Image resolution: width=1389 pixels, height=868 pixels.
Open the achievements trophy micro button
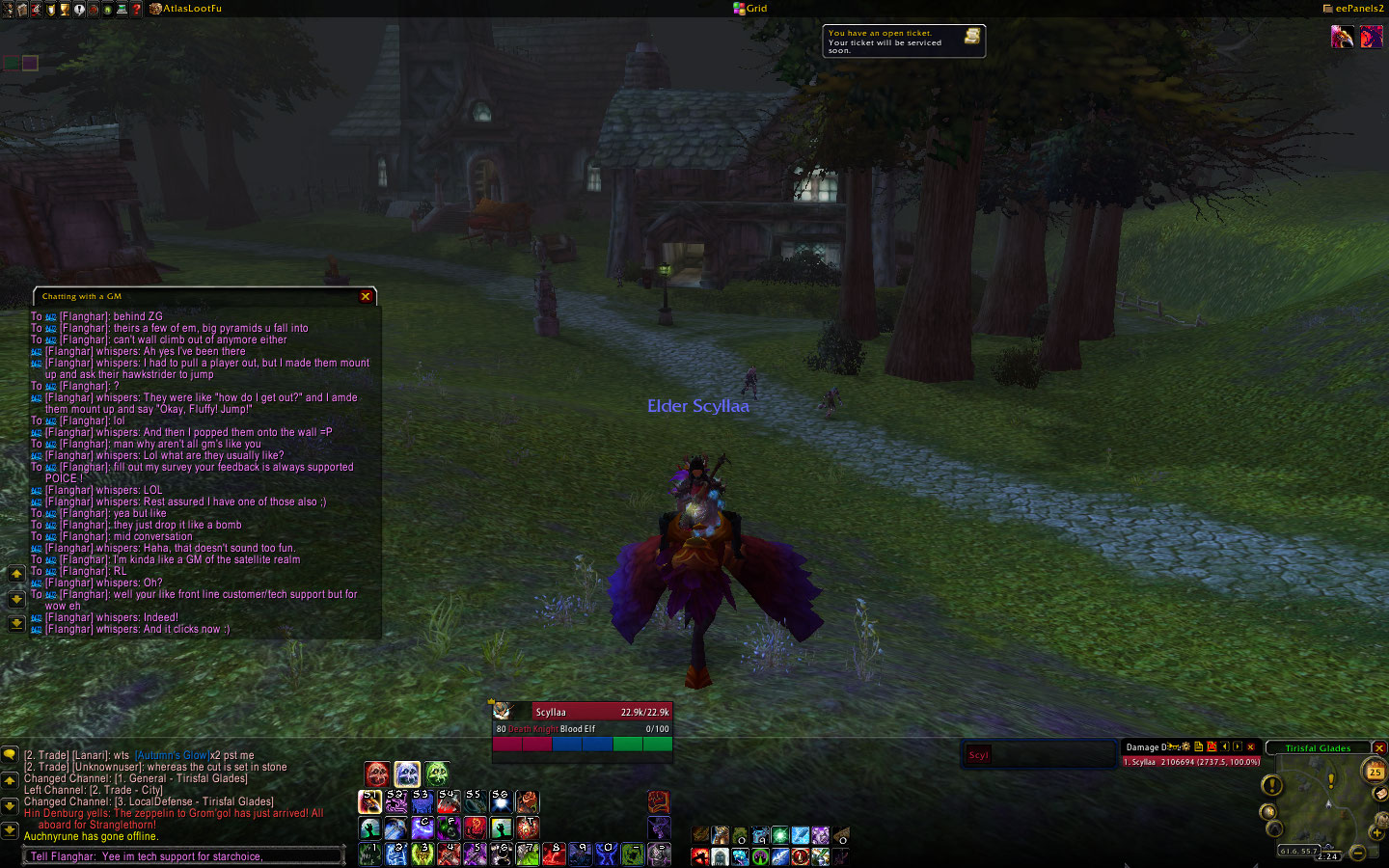[x=65, y=9]
